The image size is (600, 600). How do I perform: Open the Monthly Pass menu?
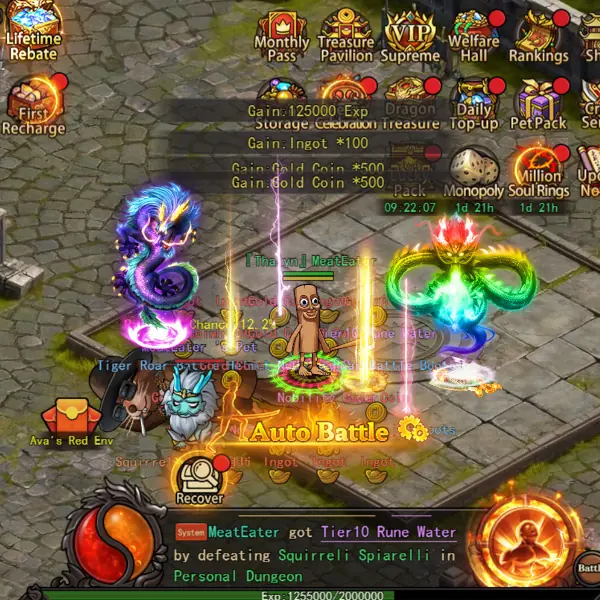coord(281,36)
